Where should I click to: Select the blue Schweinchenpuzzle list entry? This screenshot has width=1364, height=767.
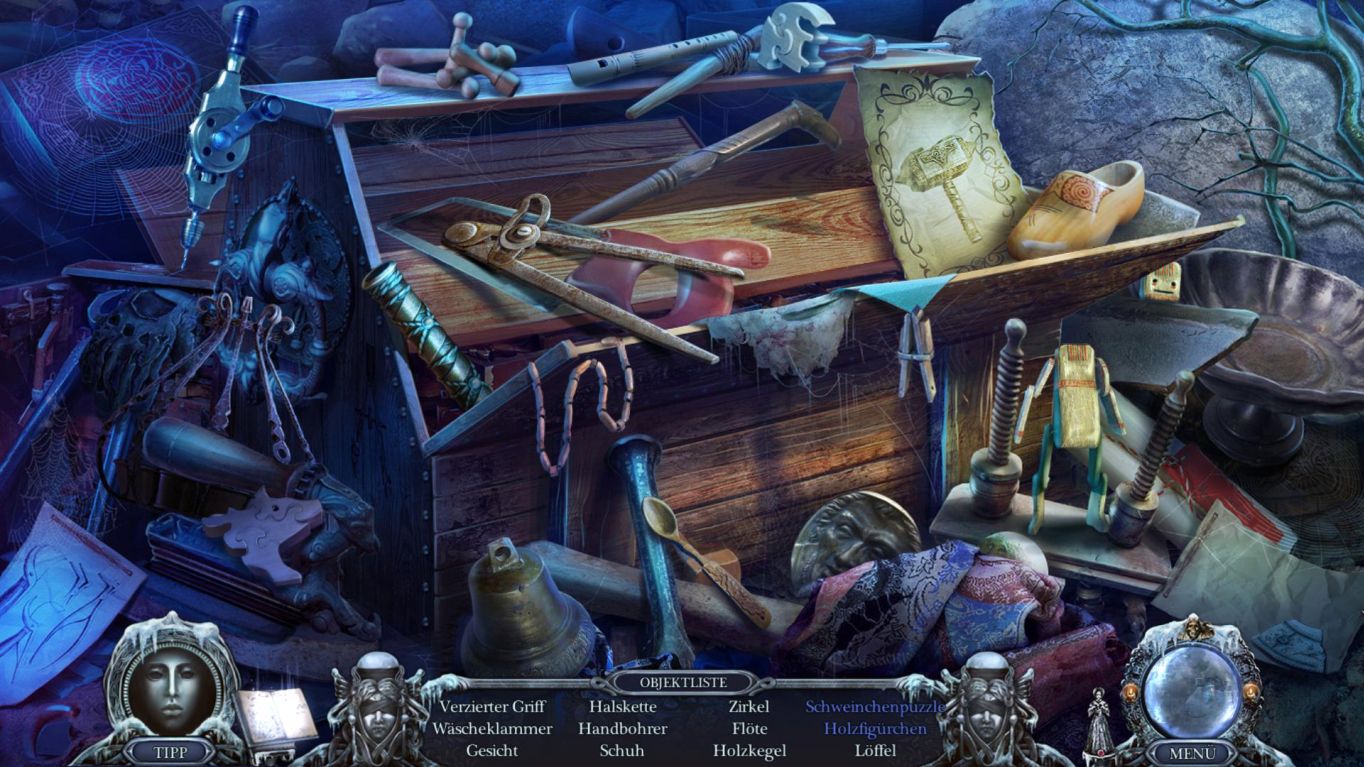pos(875,707)
